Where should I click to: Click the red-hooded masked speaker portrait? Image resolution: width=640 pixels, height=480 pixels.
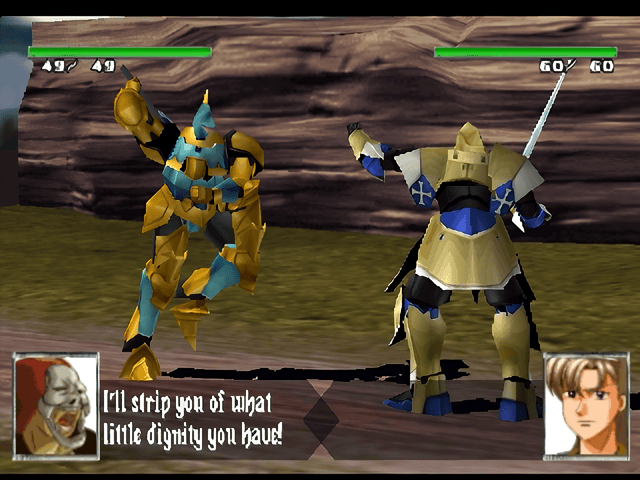(56, 405)
